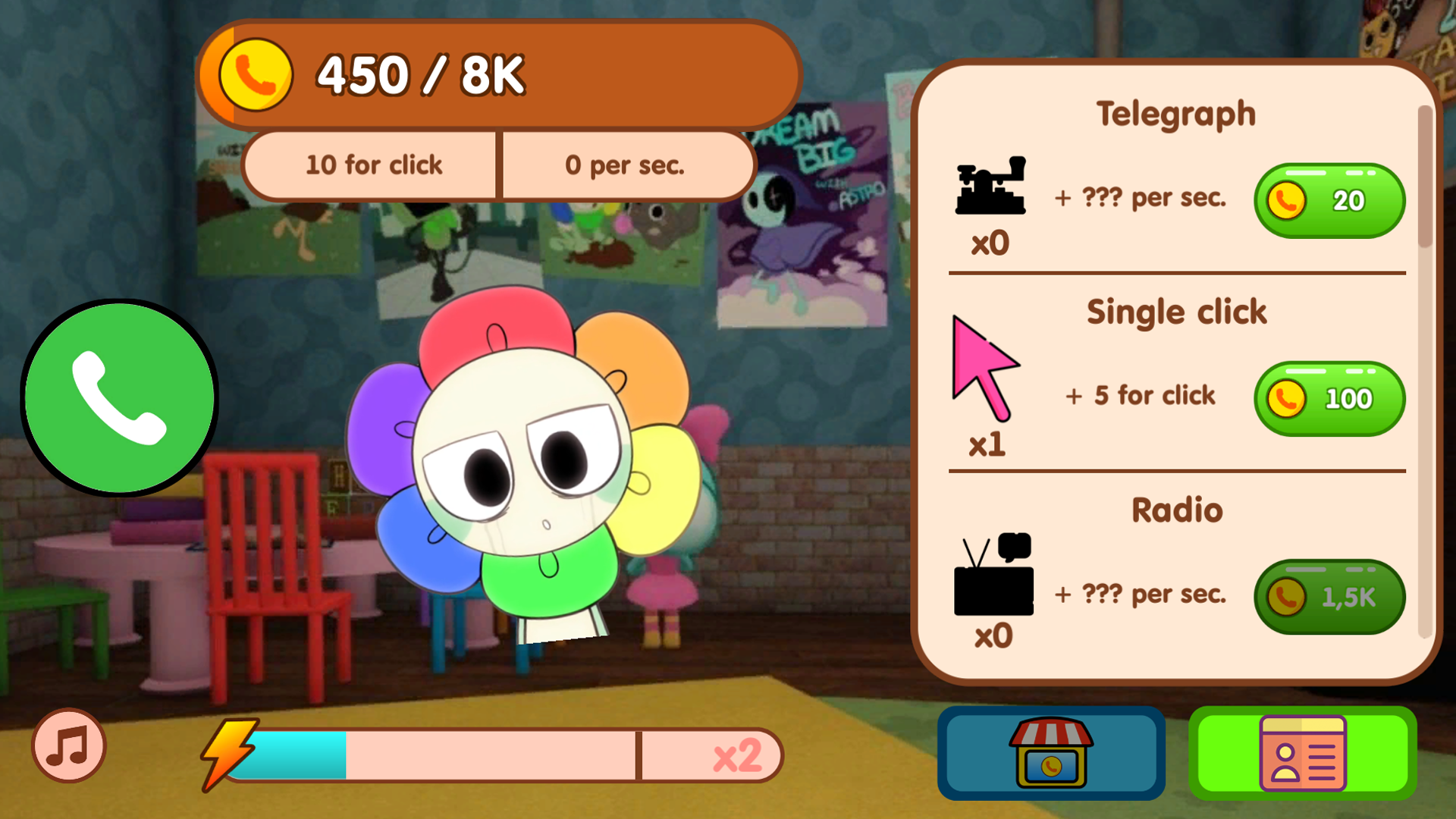
Task: Open the Telegraph upgrade section
Action: (1176, 114)
